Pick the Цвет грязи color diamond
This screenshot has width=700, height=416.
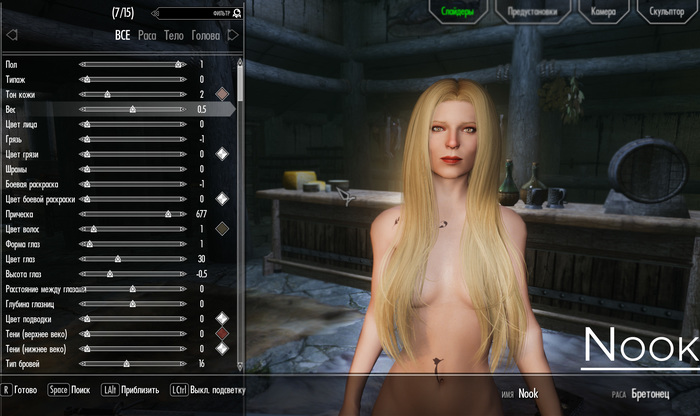pyautogui.click(x=223, y=153)
